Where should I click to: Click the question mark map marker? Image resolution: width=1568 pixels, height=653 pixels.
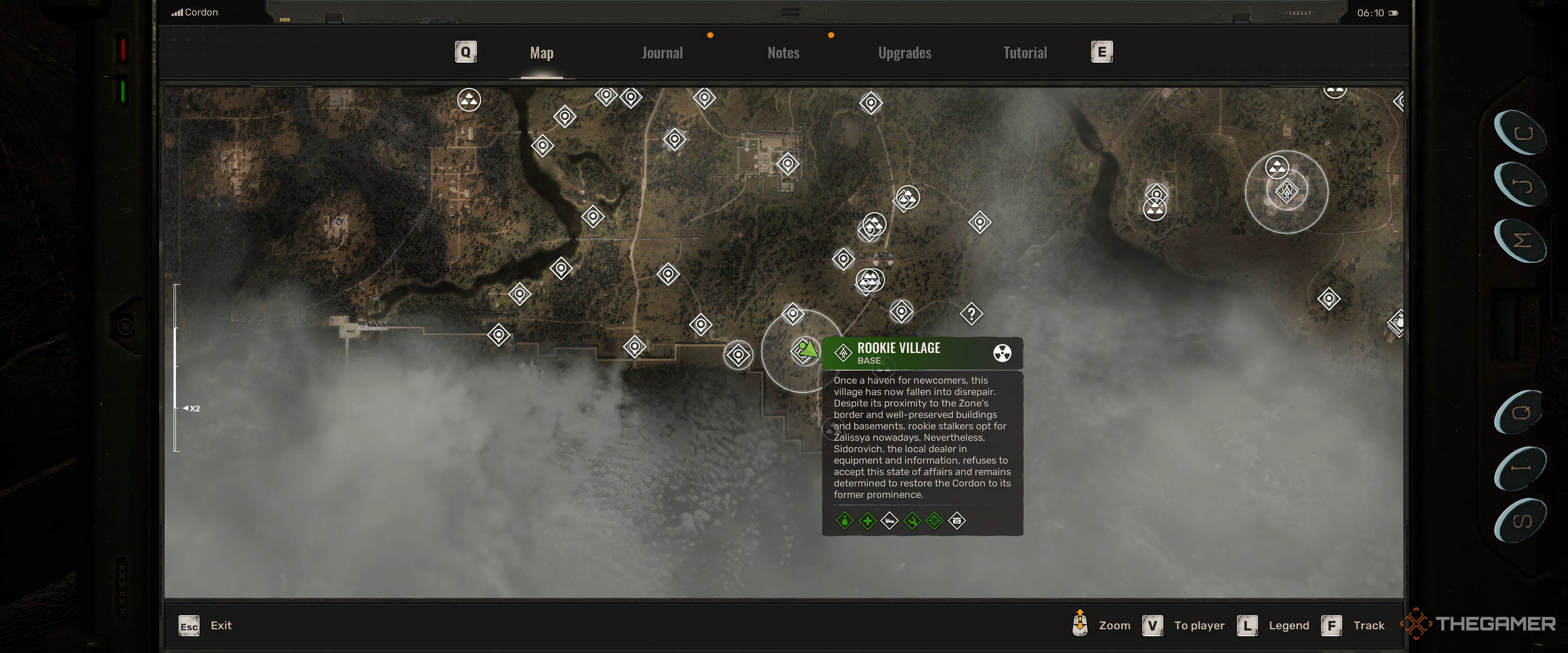971,314
